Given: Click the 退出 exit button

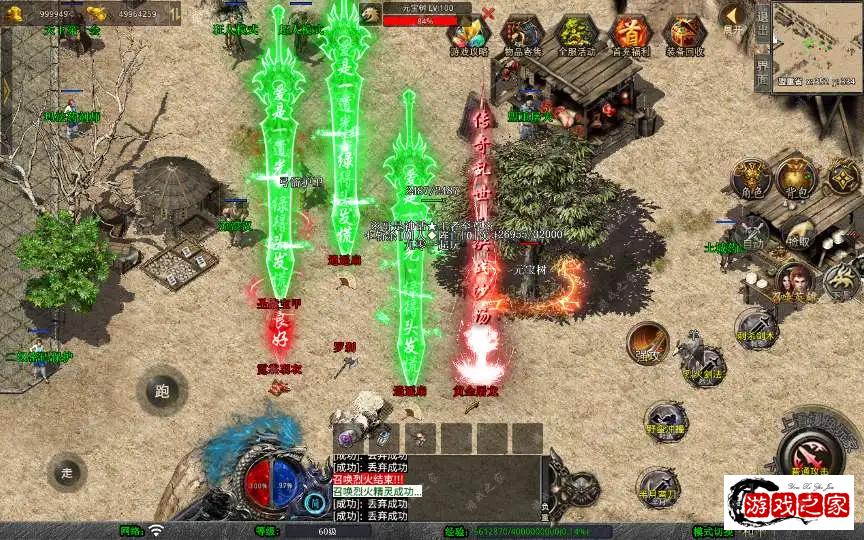Looking at the screenshot, I should click(762, 21).
